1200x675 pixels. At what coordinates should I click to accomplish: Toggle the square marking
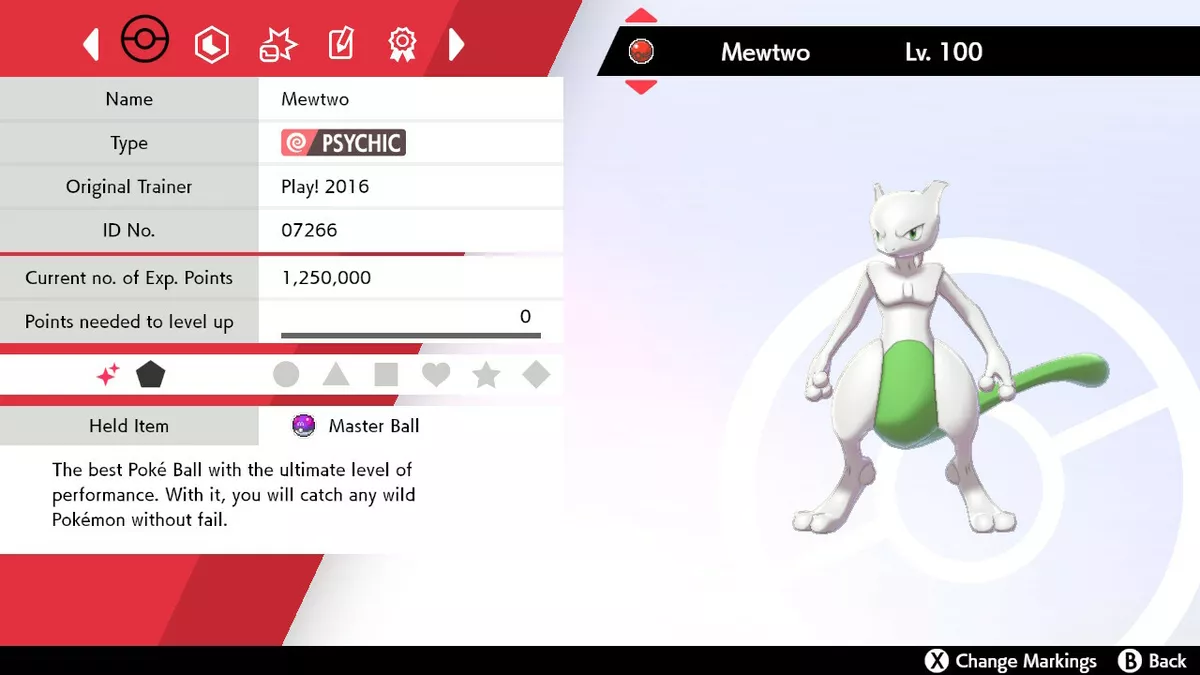pos(386,375)
